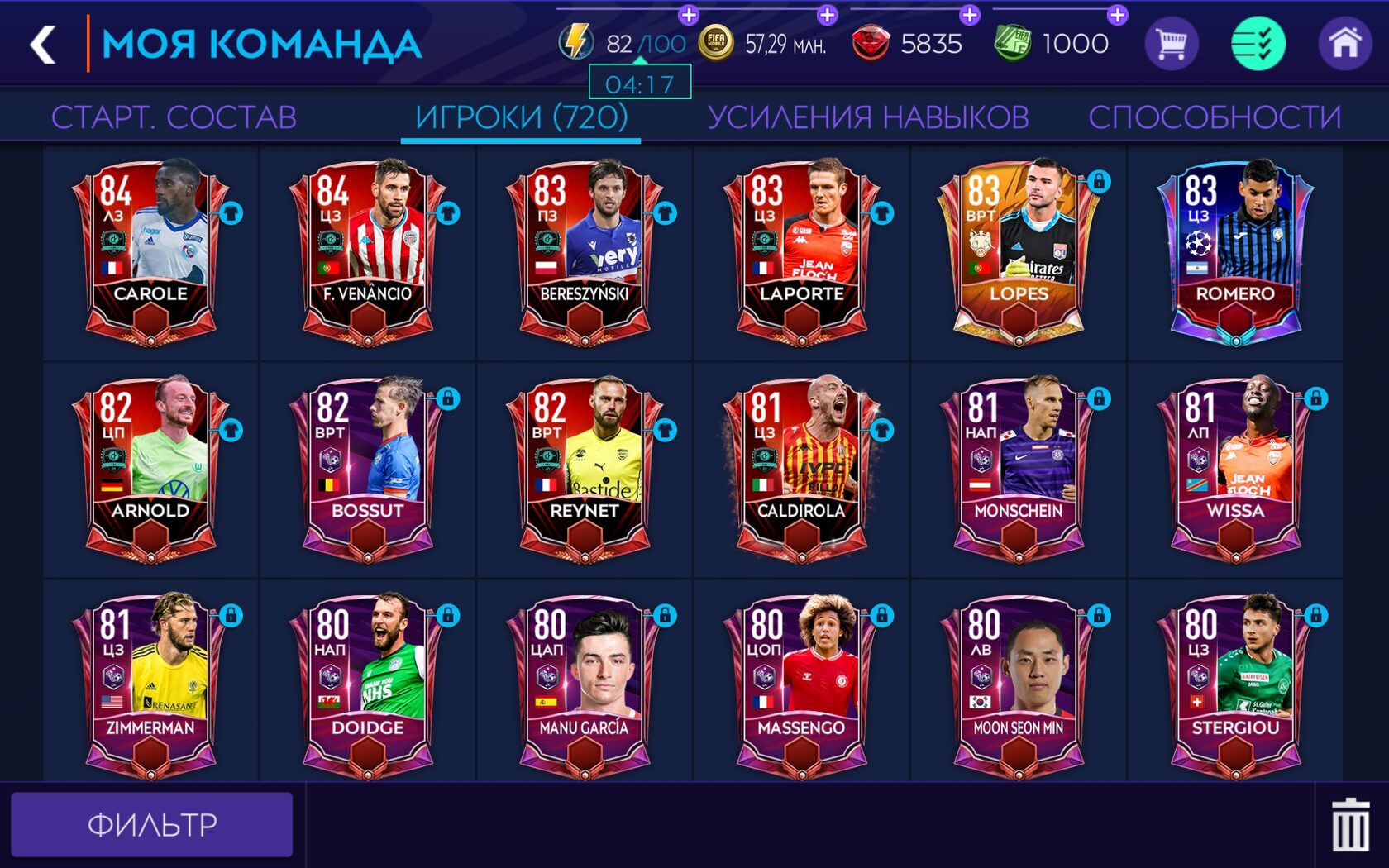Click the trash can delete icon

(1349, 824)
